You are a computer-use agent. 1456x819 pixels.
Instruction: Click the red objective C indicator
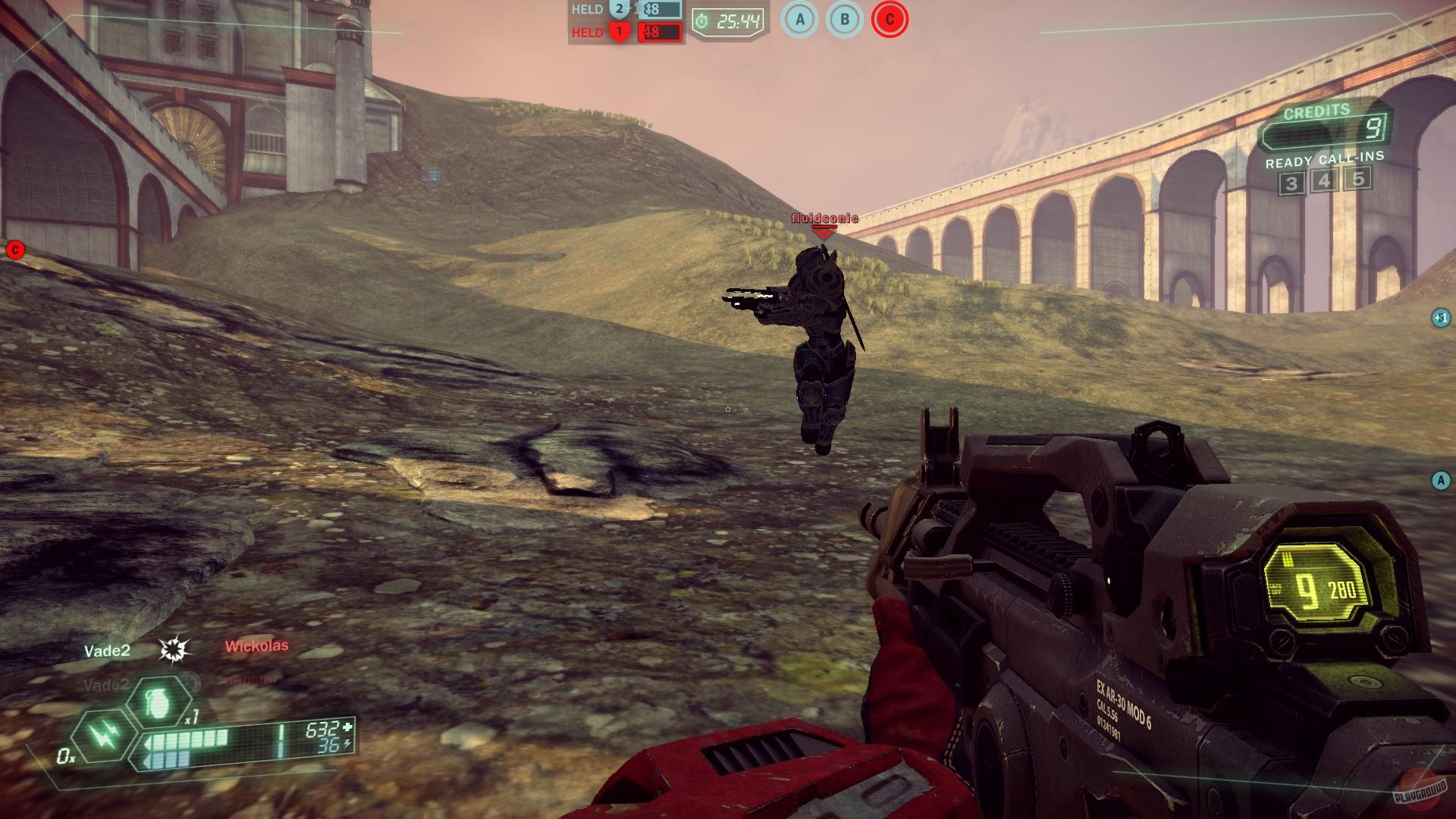point(887,20)
